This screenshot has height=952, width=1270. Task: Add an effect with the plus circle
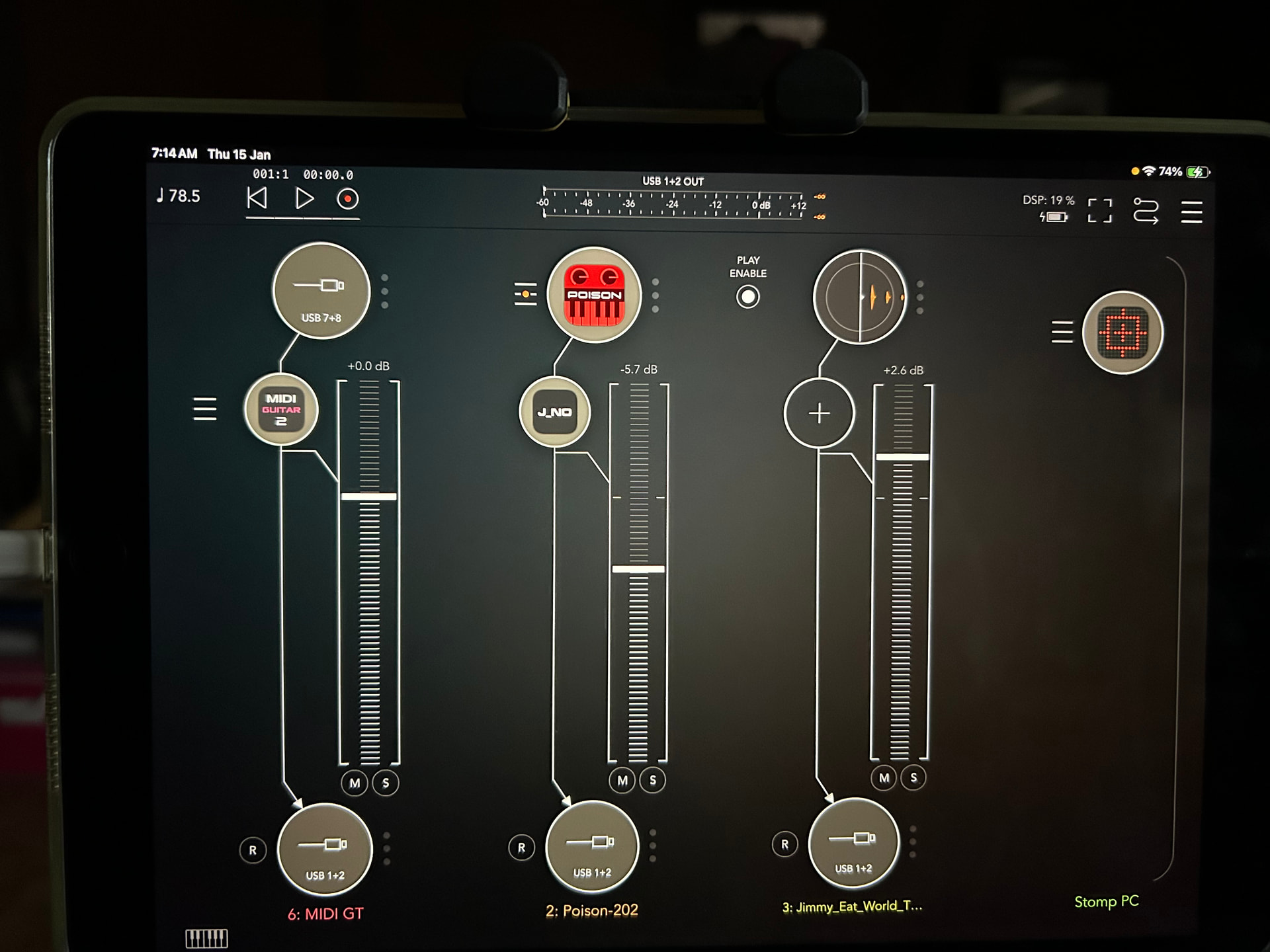pyautogui.click(x=819, y=413)
